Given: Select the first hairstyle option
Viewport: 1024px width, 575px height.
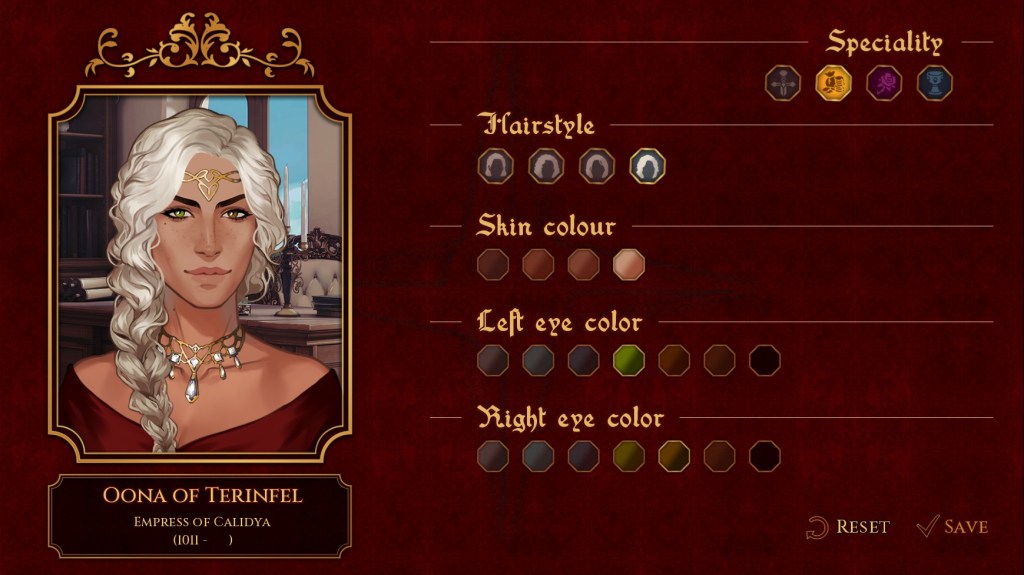Looking at the screenshot, I should pos(495,166).
